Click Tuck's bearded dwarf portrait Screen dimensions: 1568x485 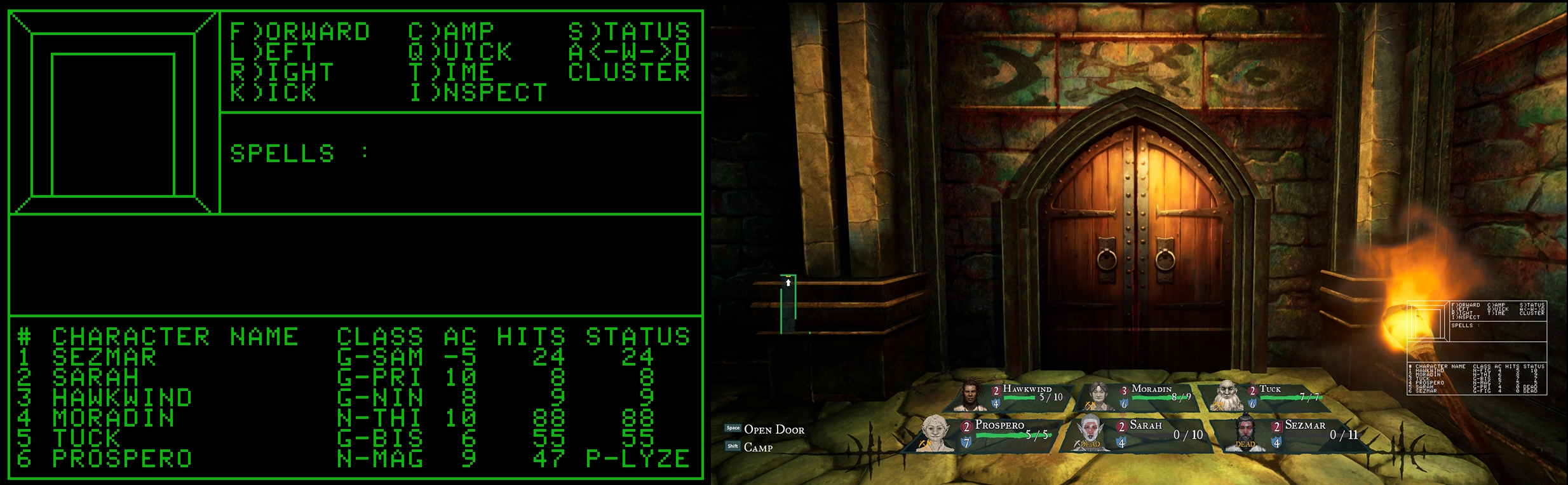pyautogui.click(x=1226, y=395)
